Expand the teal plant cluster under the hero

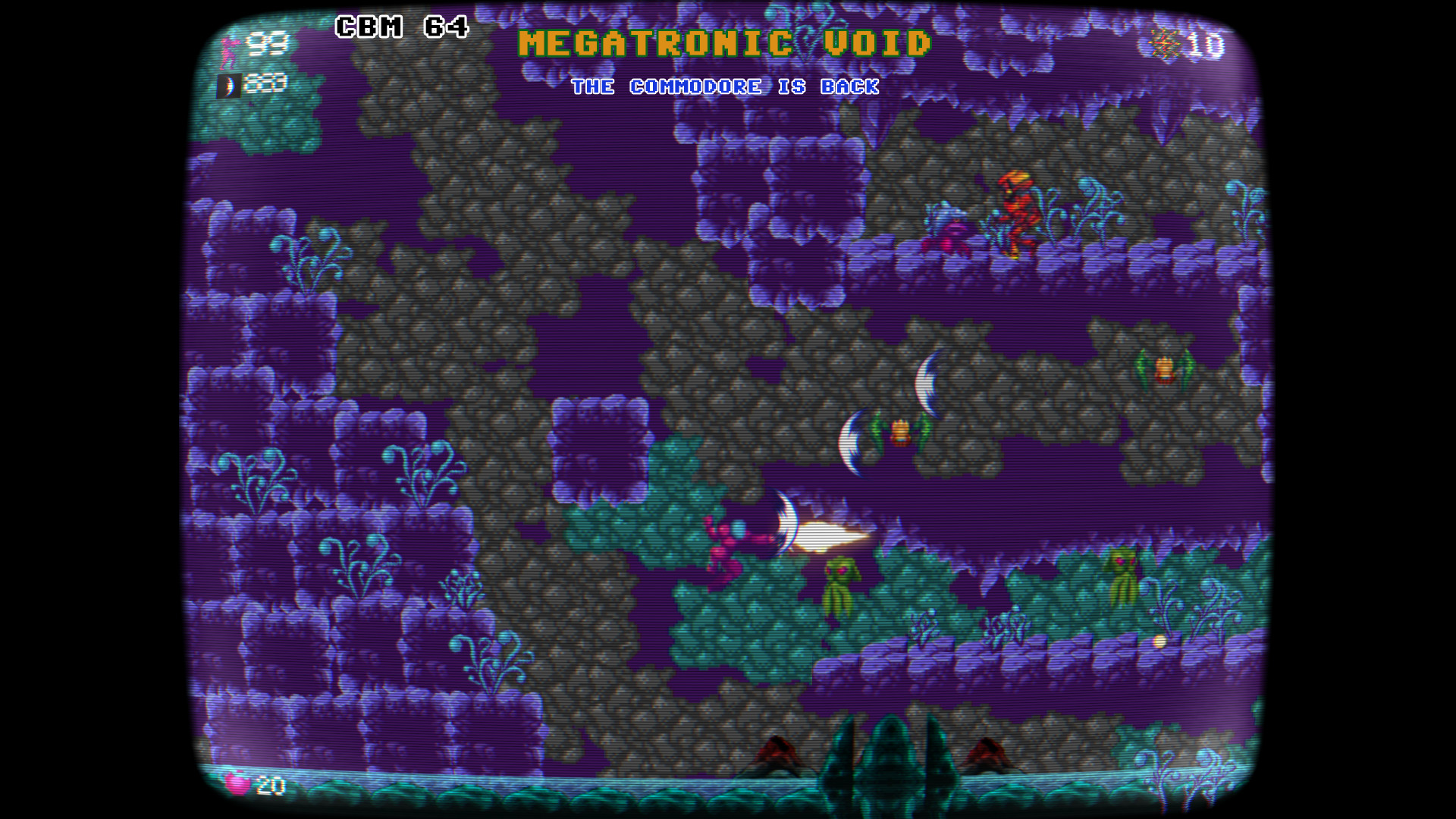coord(728,622)
